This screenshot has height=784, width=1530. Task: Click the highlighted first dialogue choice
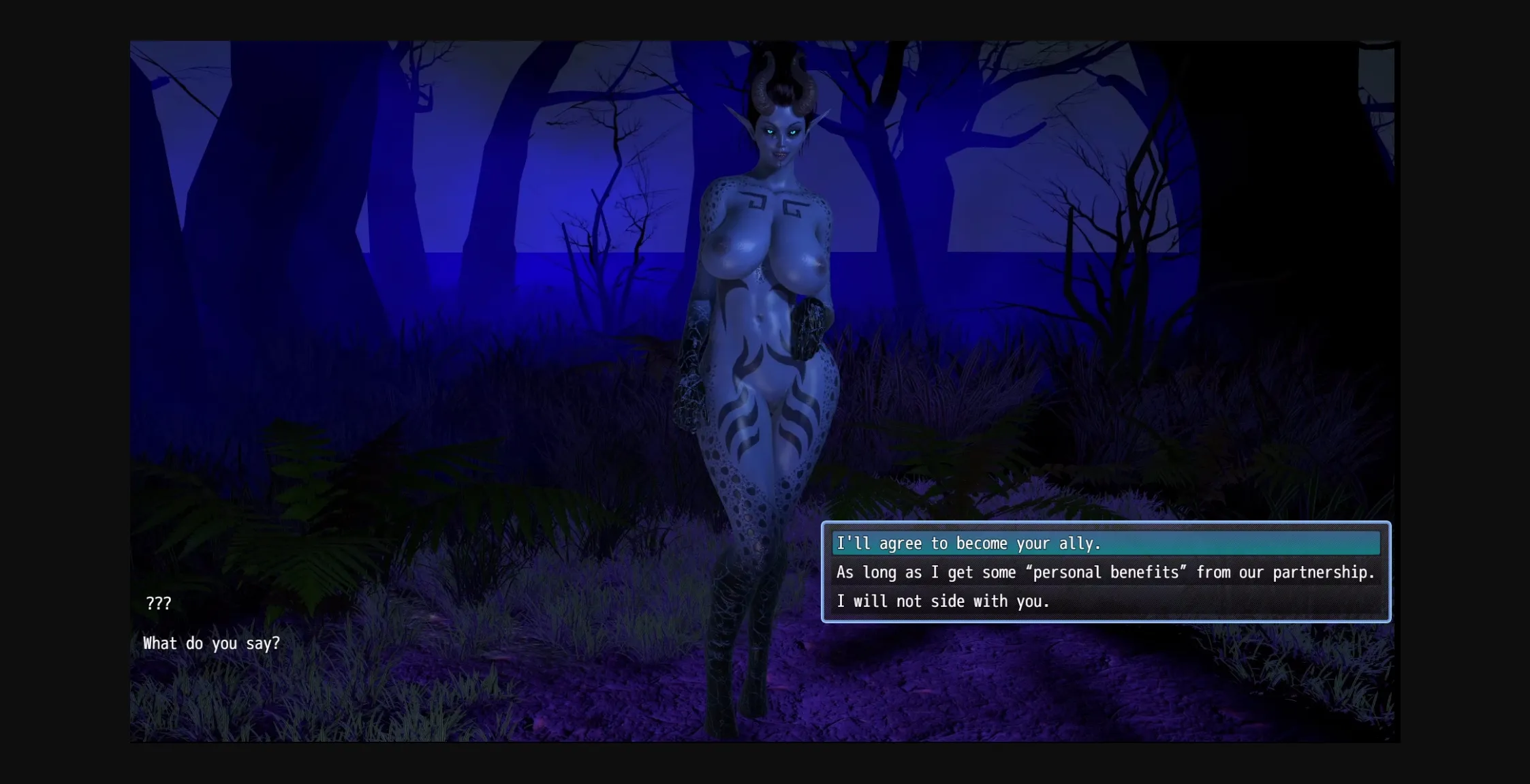point(967,544)
